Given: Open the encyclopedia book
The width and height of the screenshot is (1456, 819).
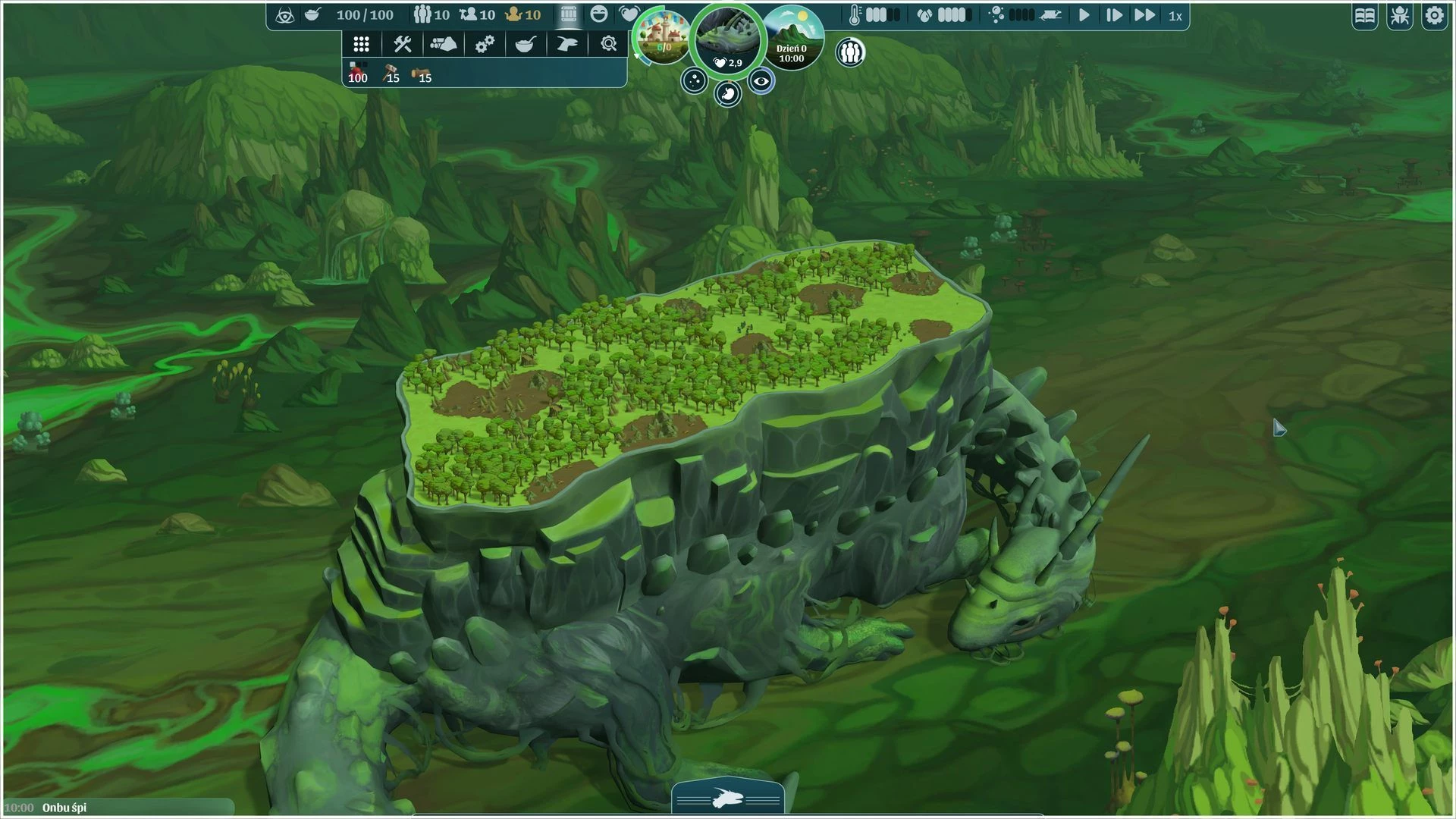Looking at the screenshot, I should coord(1365,16).
